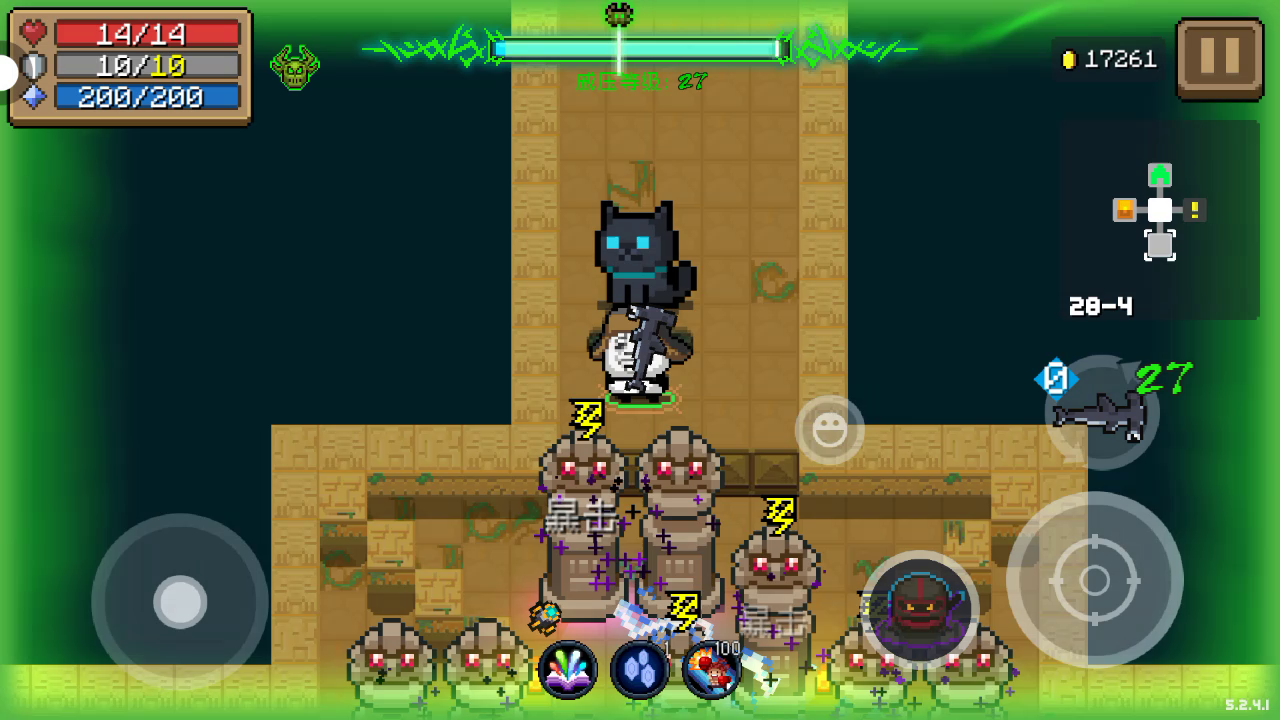Tap the virtual joystick thumb
Viewport: 1280px width, 720px height.
pyautogui.click(x=180, y=602)
